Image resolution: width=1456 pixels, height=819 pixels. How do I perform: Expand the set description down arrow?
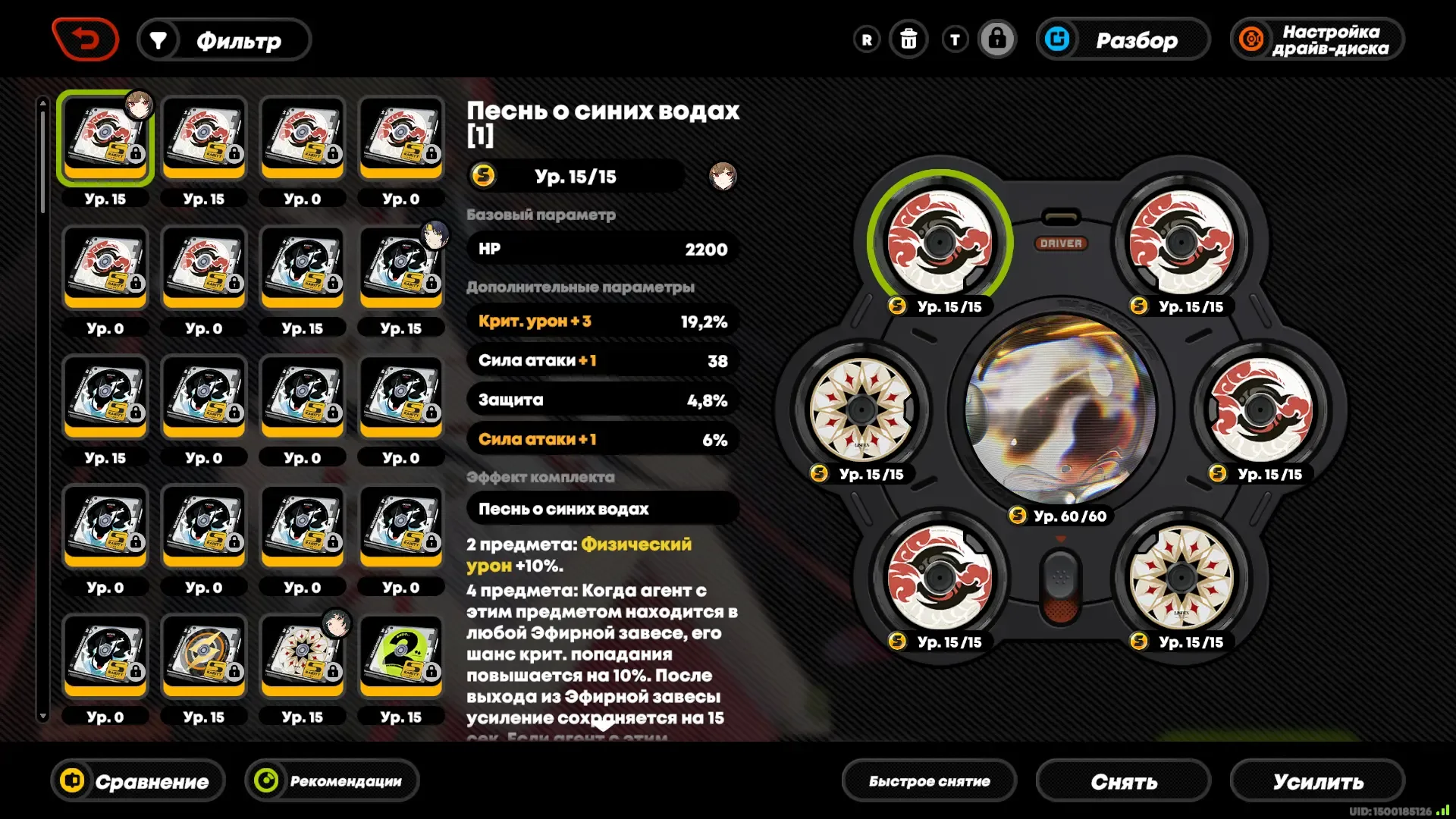click(603, 726)
